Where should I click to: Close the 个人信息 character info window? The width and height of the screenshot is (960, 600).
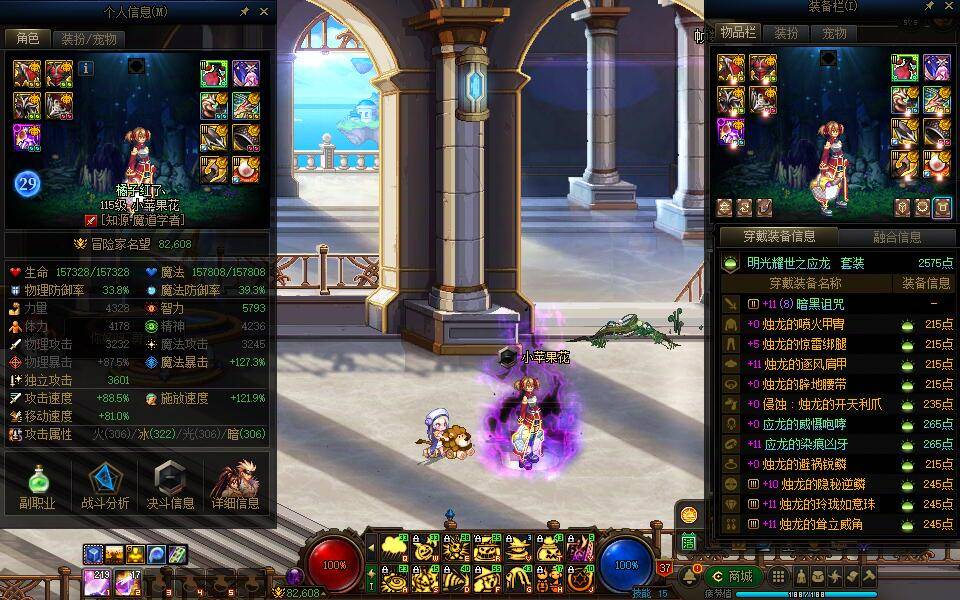point(264,11)
